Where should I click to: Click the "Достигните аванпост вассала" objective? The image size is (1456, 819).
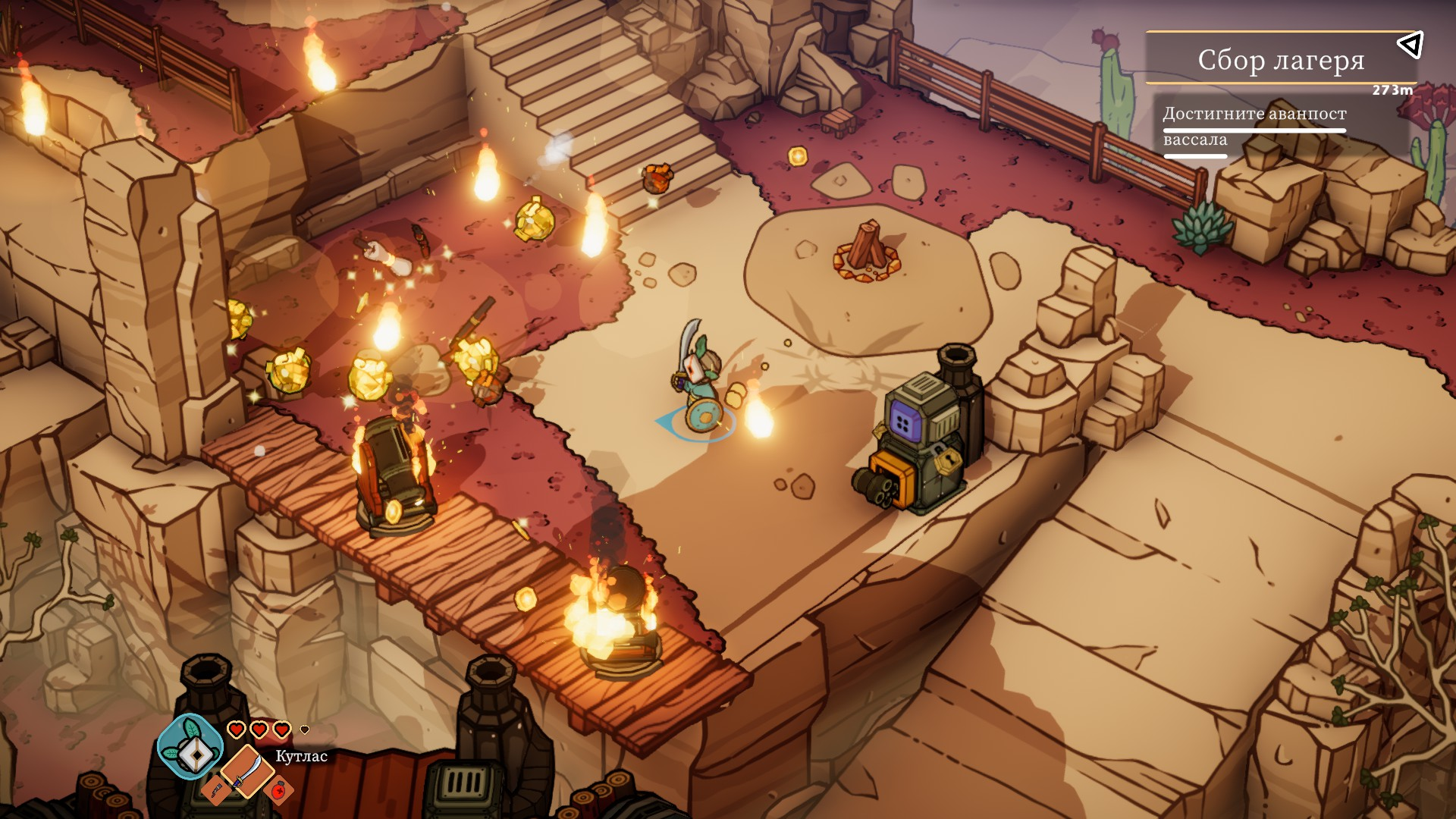click(1254, 126)
